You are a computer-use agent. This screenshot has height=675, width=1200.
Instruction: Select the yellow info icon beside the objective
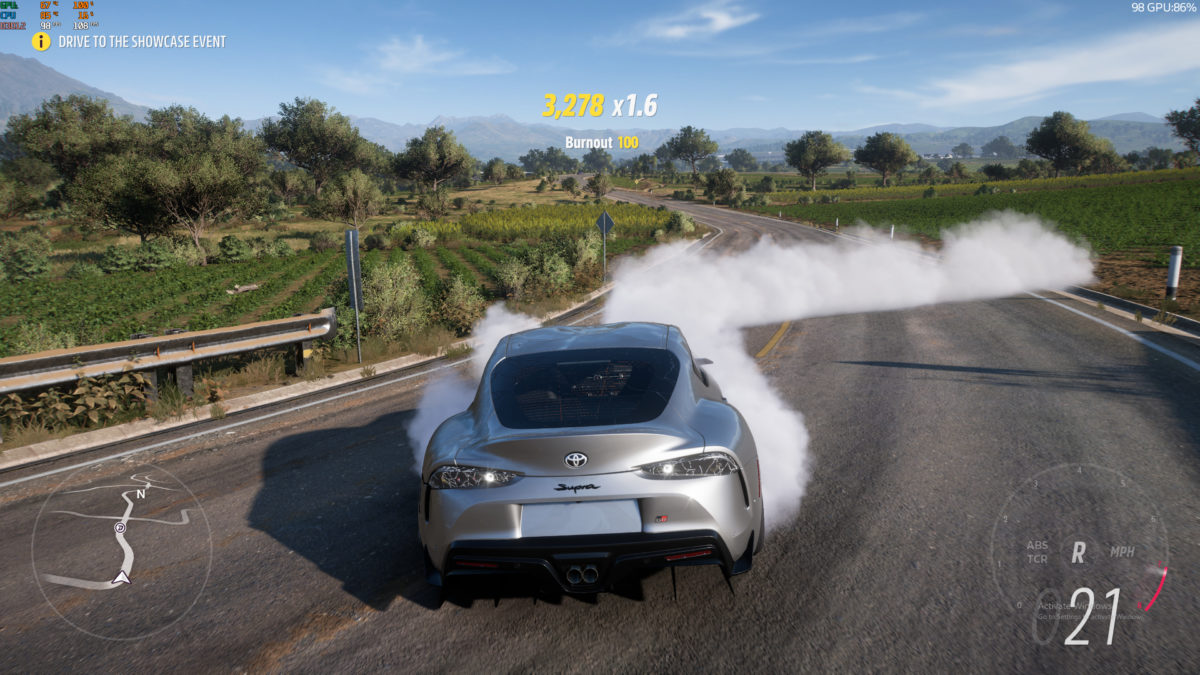tap(41, 42)
